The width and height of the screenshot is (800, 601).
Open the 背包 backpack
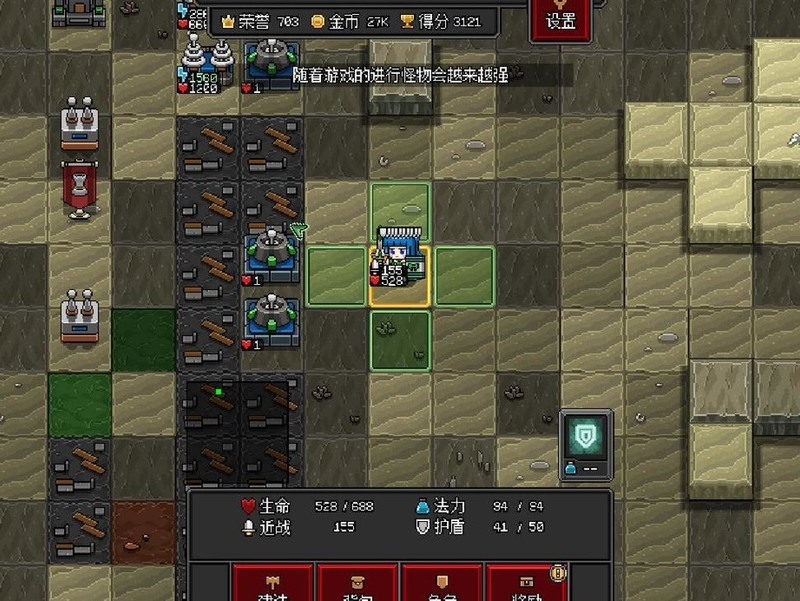tap(357, 584)
